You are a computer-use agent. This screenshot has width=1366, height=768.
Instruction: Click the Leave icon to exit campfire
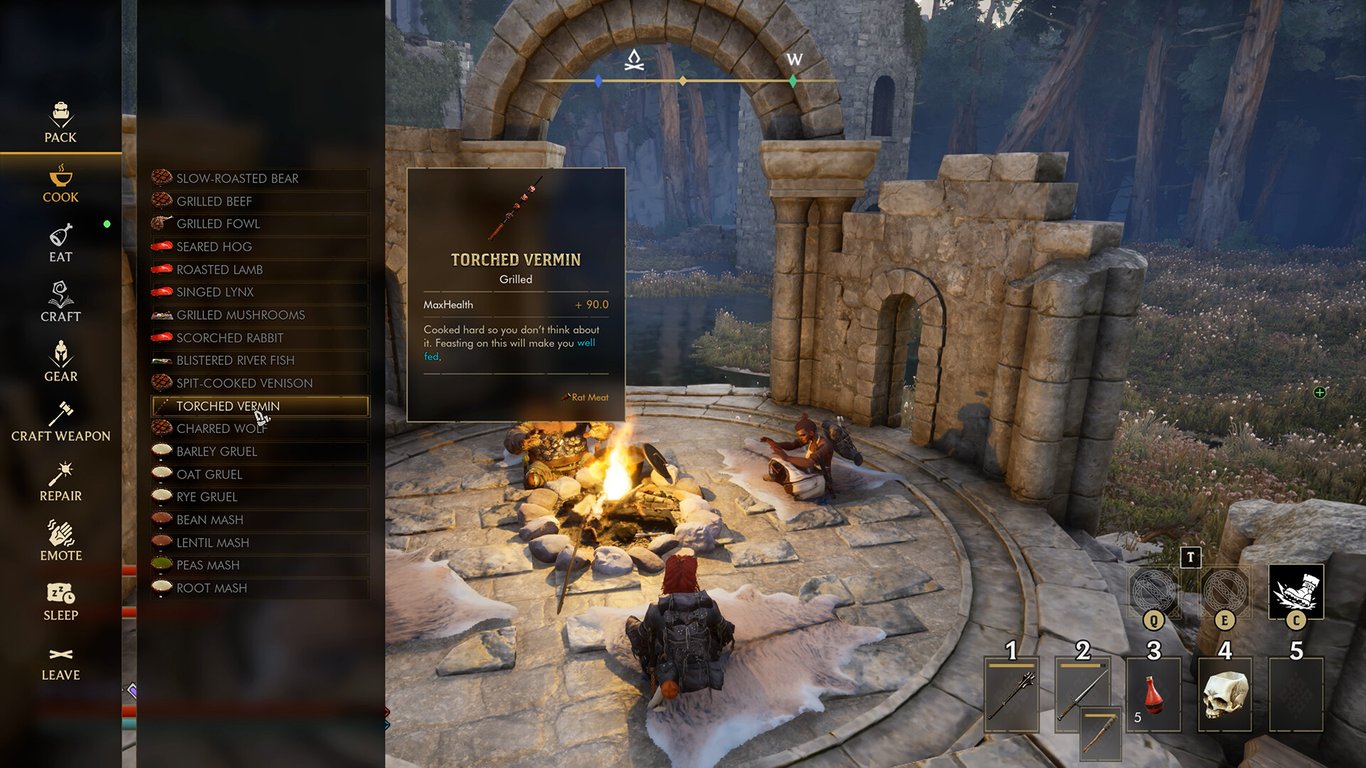coord(60,660)
